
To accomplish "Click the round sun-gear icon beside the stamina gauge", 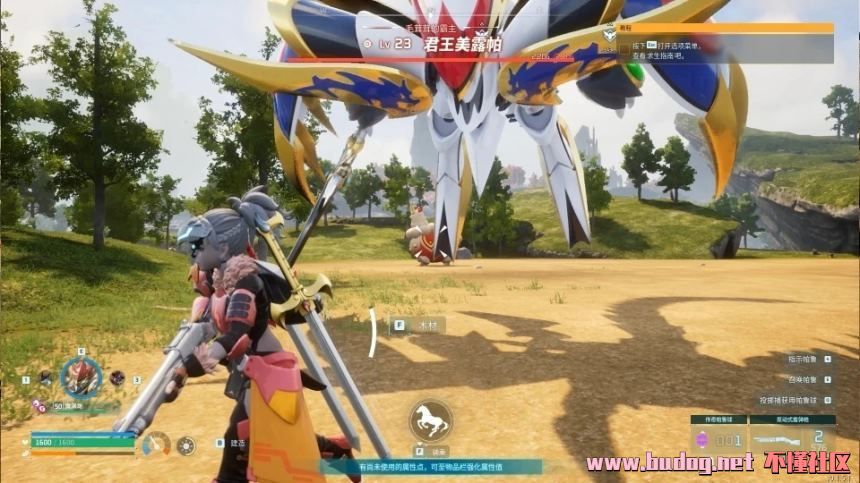I will tap(186, 446).
